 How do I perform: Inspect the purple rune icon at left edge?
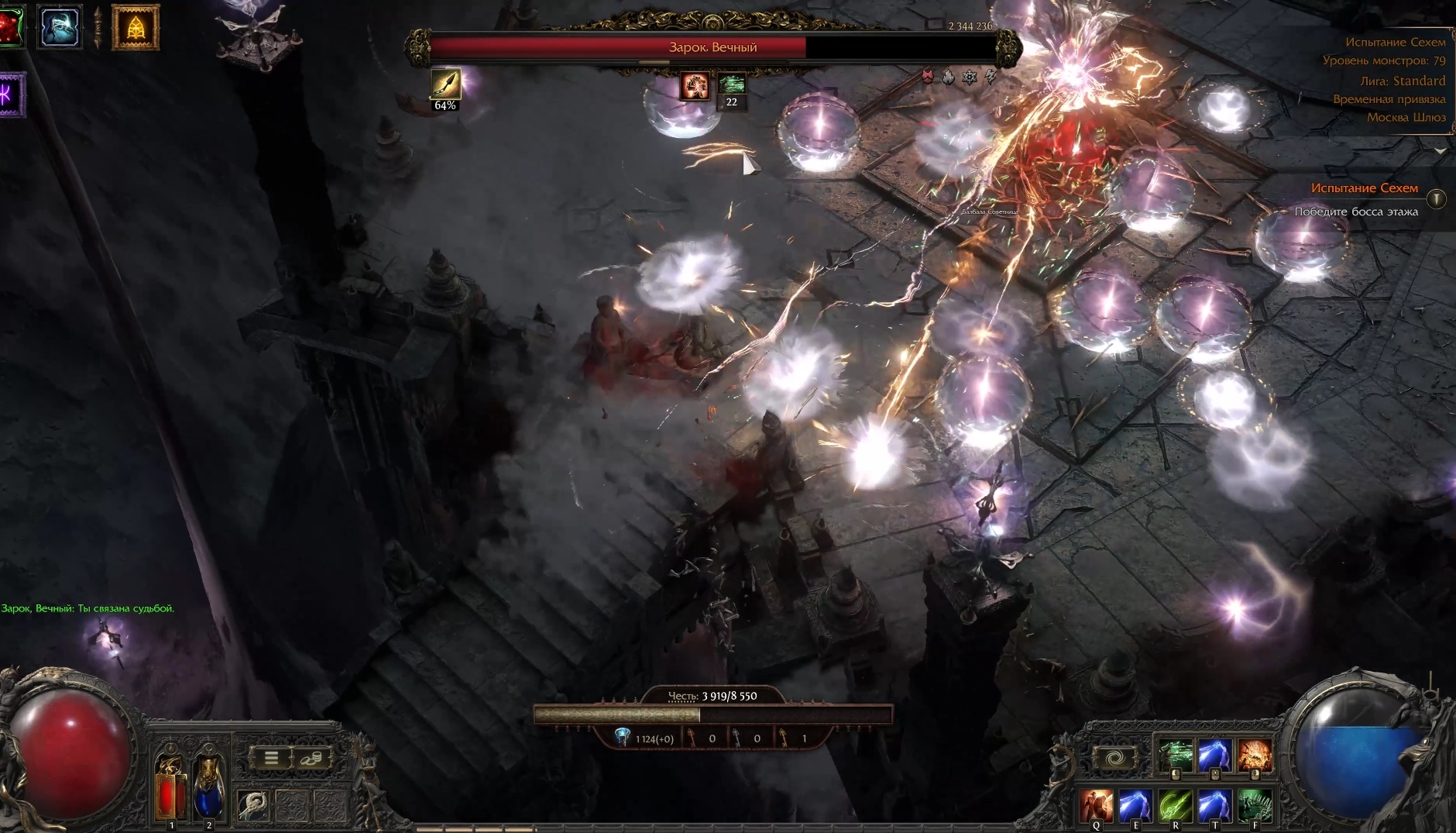(x=11, y=95)
